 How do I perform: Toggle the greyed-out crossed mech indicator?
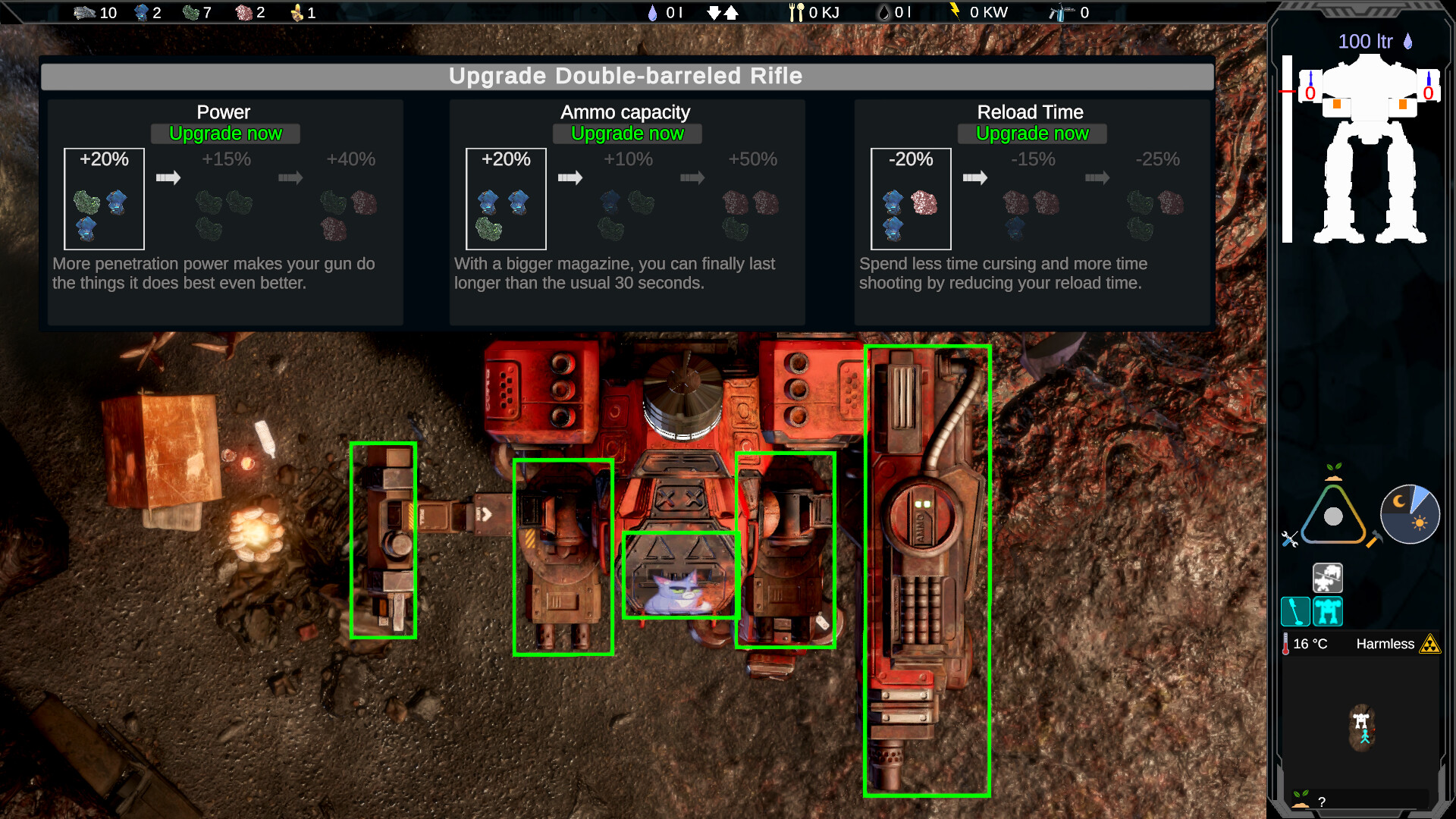tap(1329, 578)
